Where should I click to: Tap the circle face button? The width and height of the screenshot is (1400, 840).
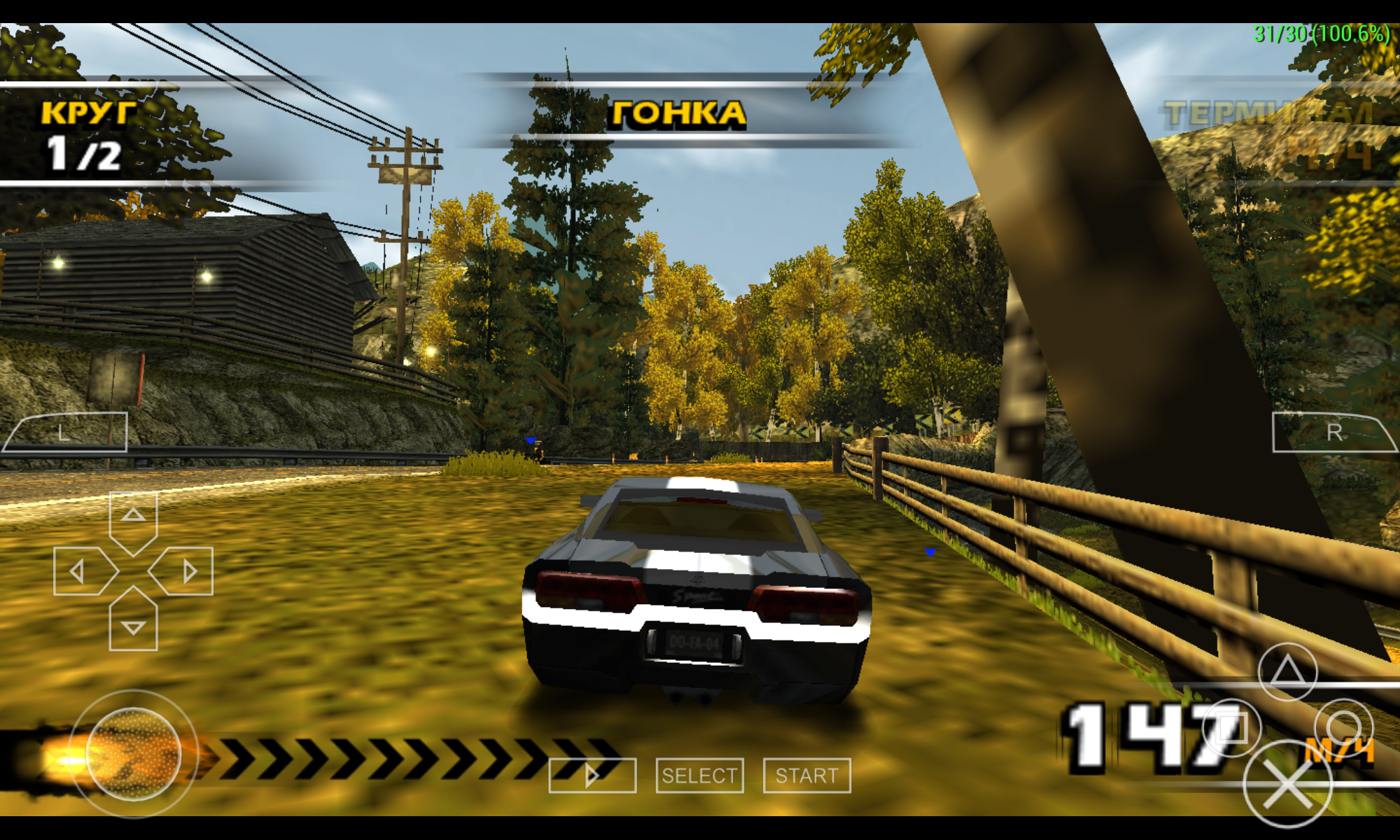coord(1343,728)
